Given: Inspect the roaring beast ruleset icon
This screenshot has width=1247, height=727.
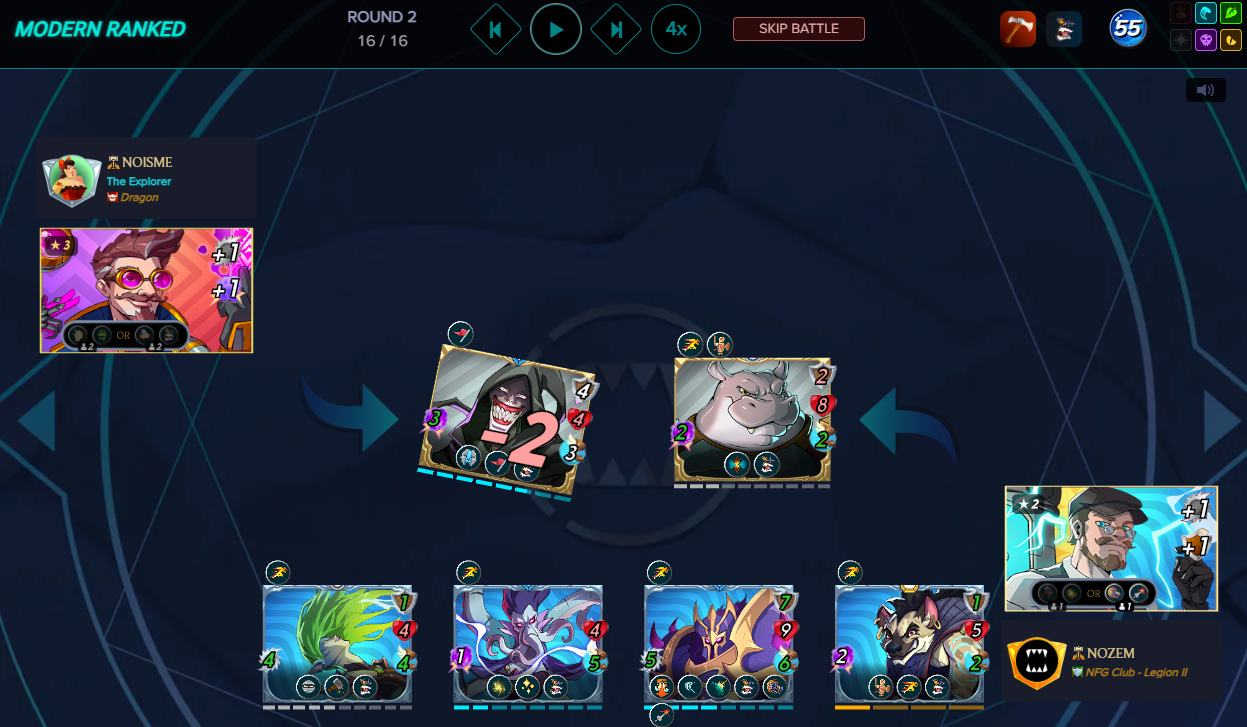Looking at the screenshot, I should click(1064, 30).
